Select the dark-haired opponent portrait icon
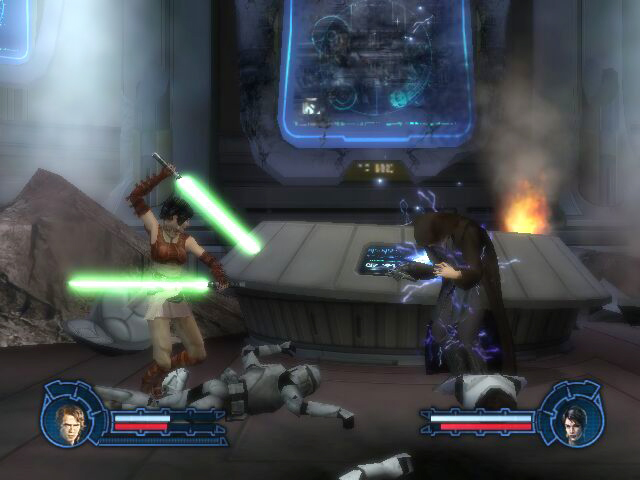Screen dimensions: 640x480 coord(572,419)
